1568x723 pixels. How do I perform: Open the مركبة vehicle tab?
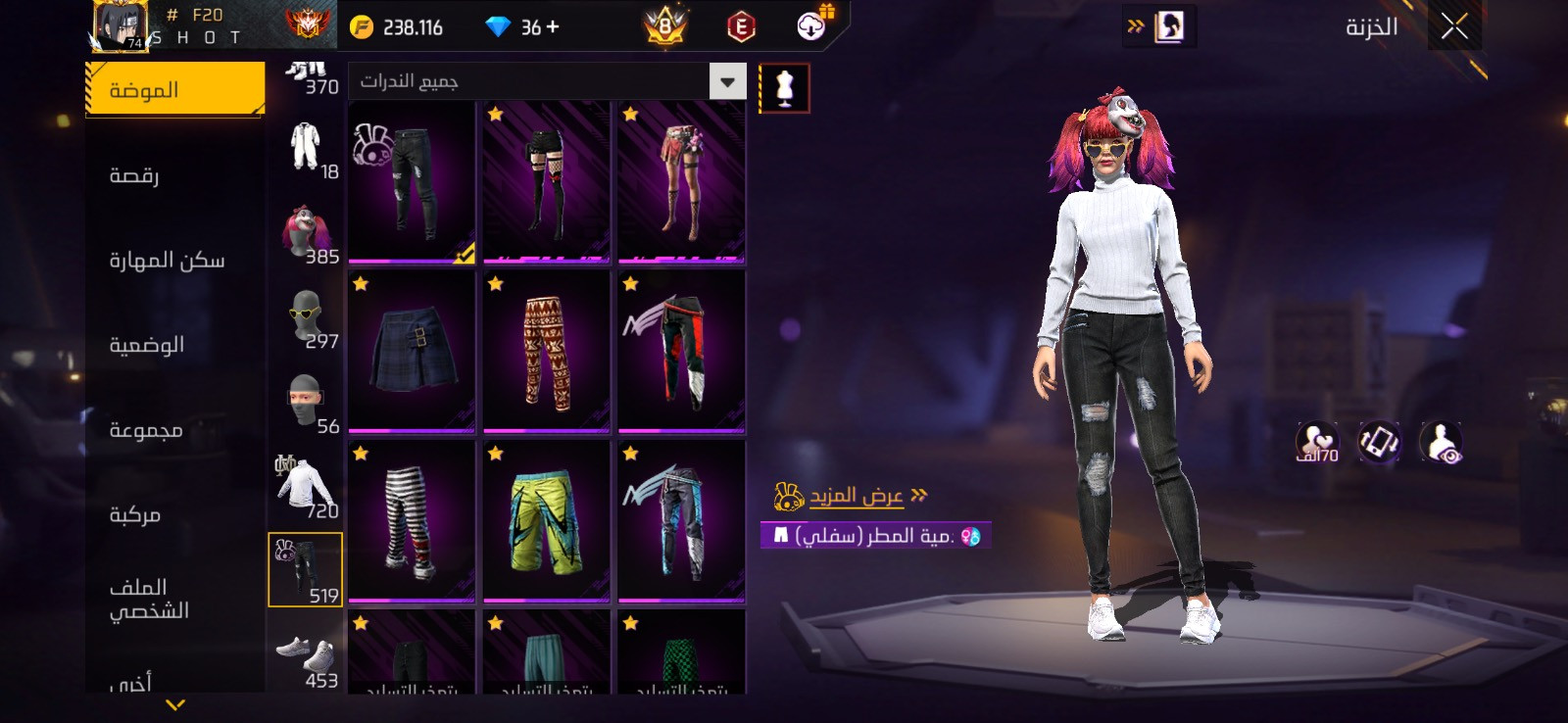[x=135, y=514]
